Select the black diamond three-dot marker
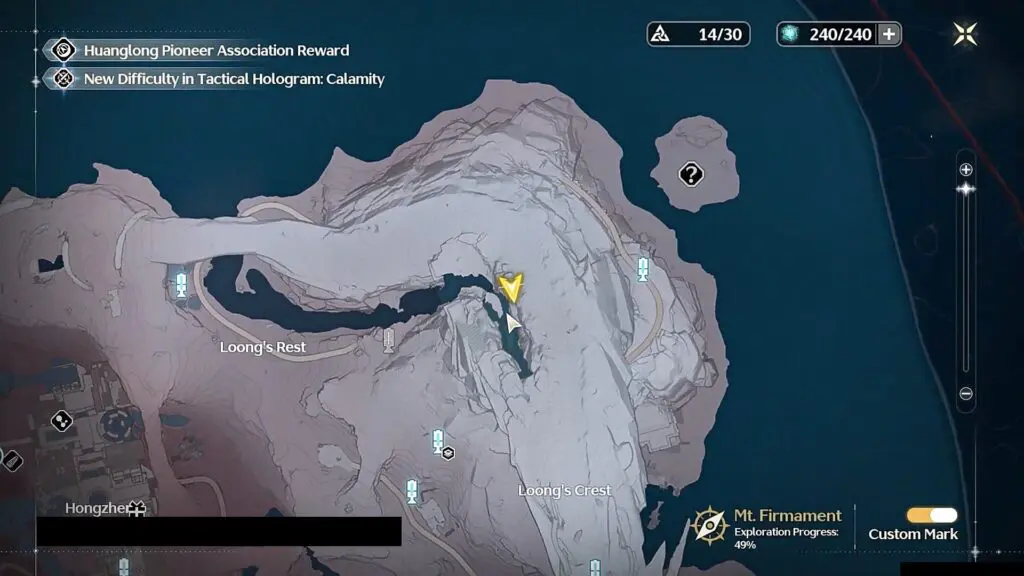The width and height of the screenshot is (1024, 576). [x=62, y=421]
